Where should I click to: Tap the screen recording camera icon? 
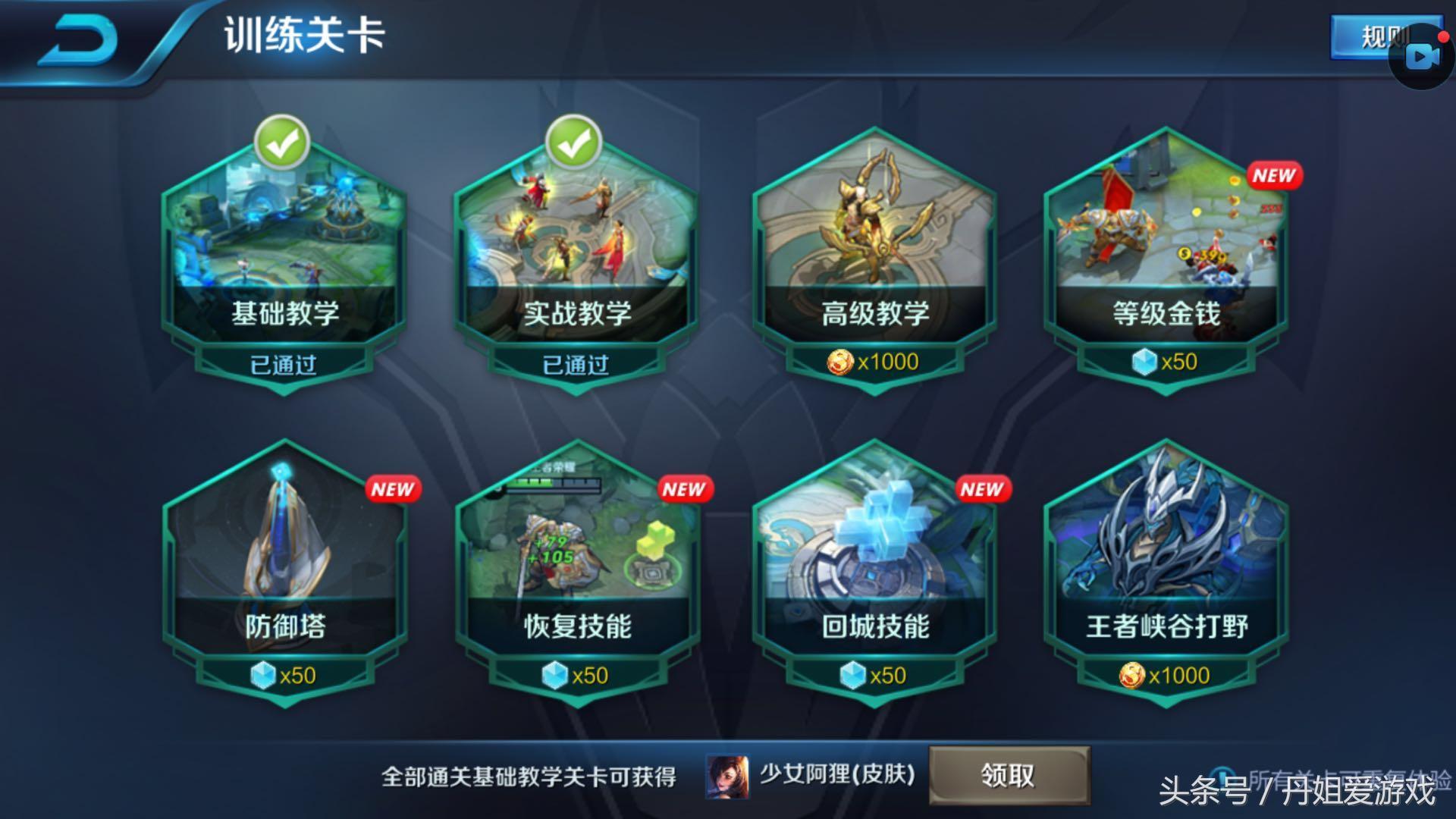(1421, 58)
